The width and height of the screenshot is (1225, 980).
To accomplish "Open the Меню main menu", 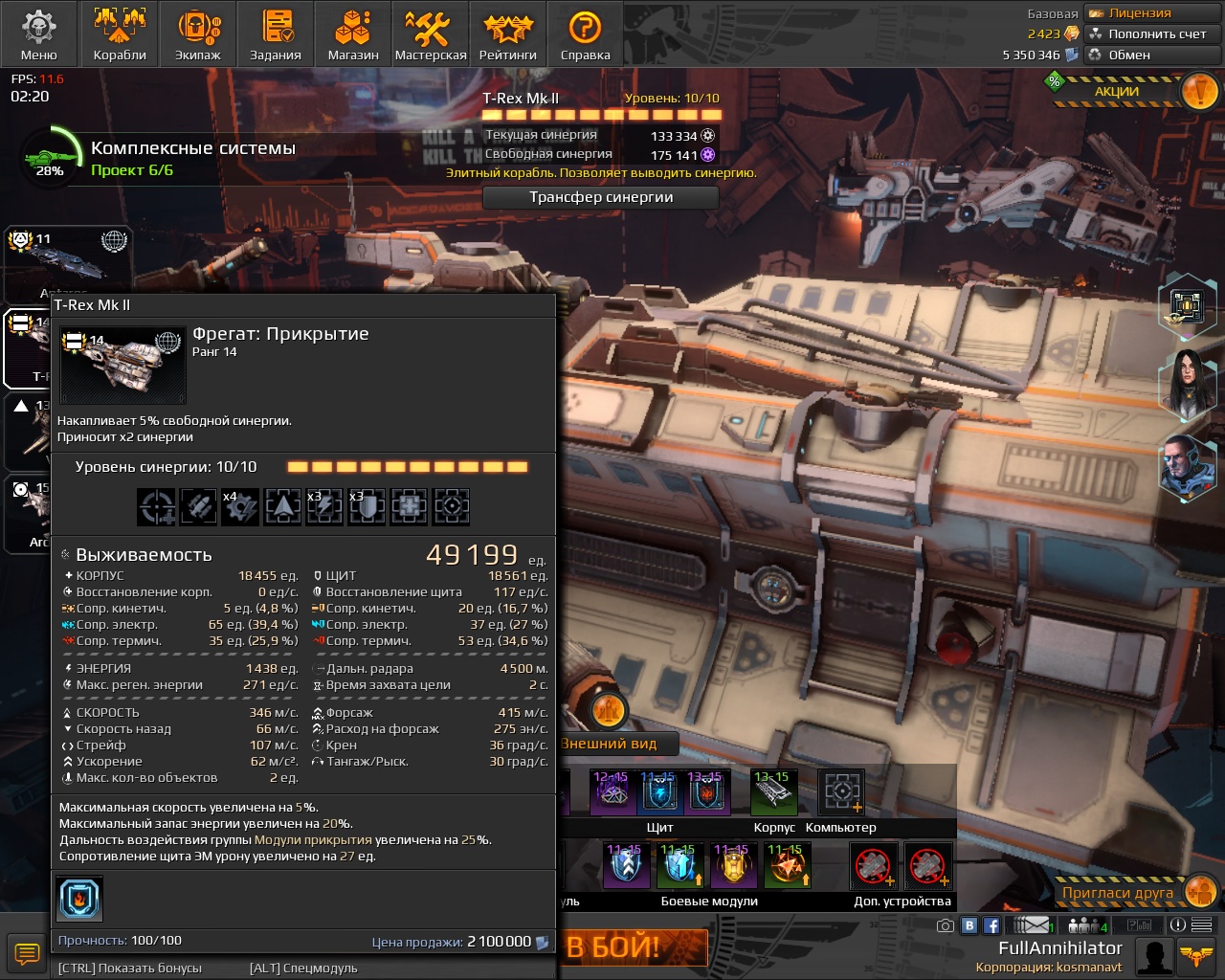I will click(x=38, y=34).
